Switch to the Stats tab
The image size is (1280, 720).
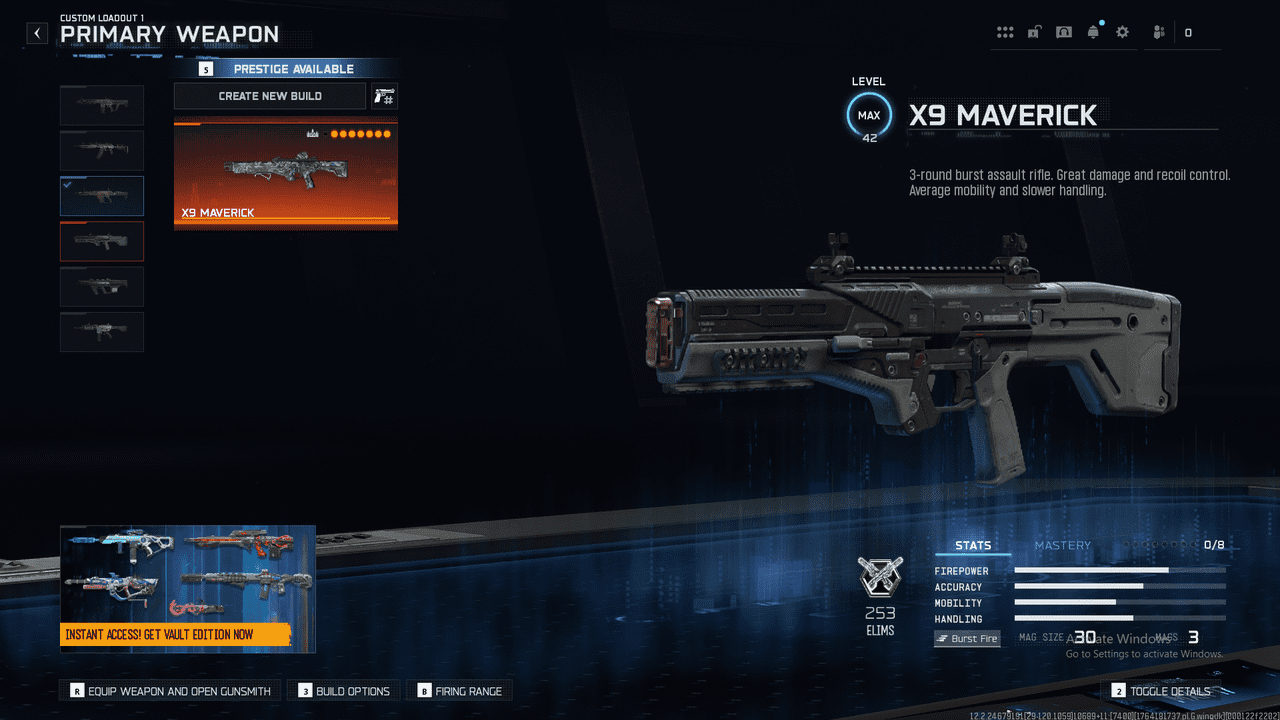973,546
